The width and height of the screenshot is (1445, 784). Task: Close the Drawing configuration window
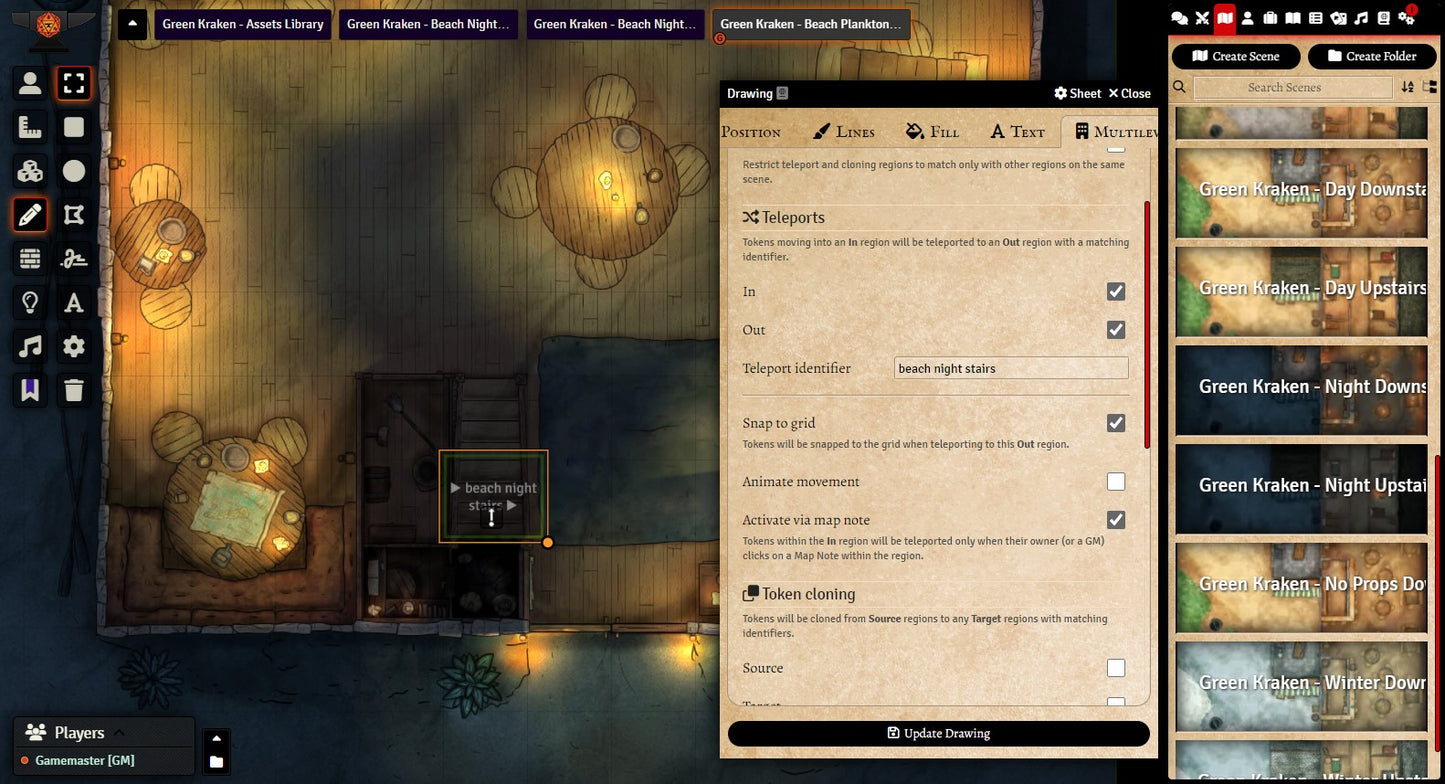click(x=1129, y=93)
